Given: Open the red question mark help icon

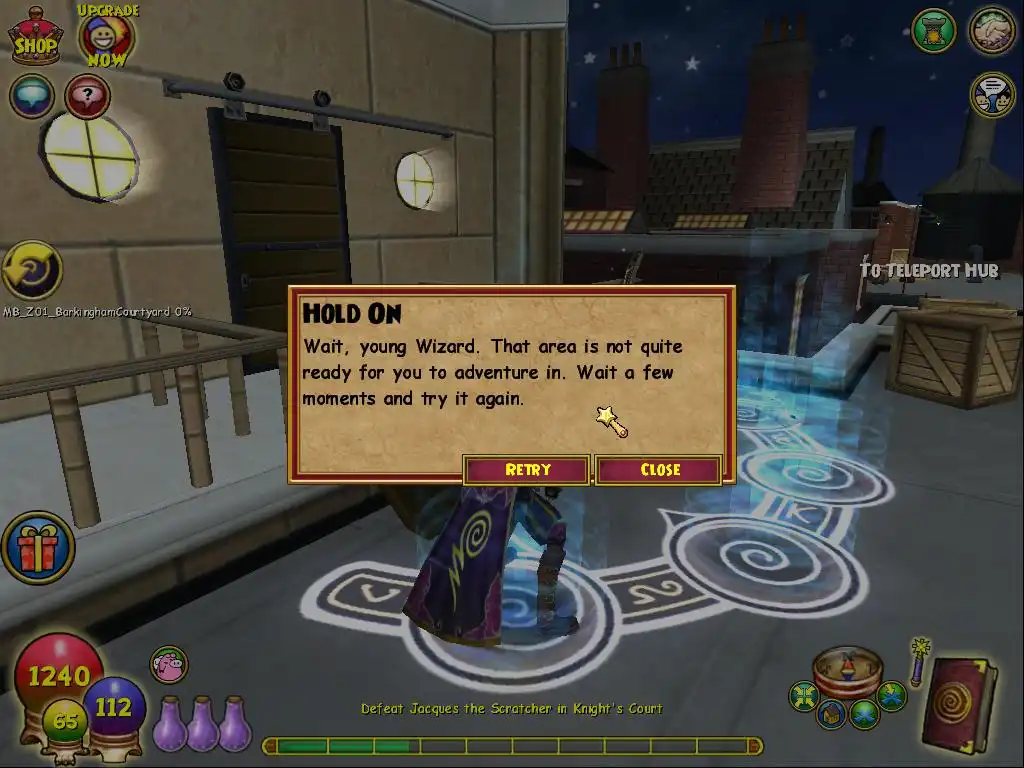Looking at the screenshot, I should coord(87,96).
